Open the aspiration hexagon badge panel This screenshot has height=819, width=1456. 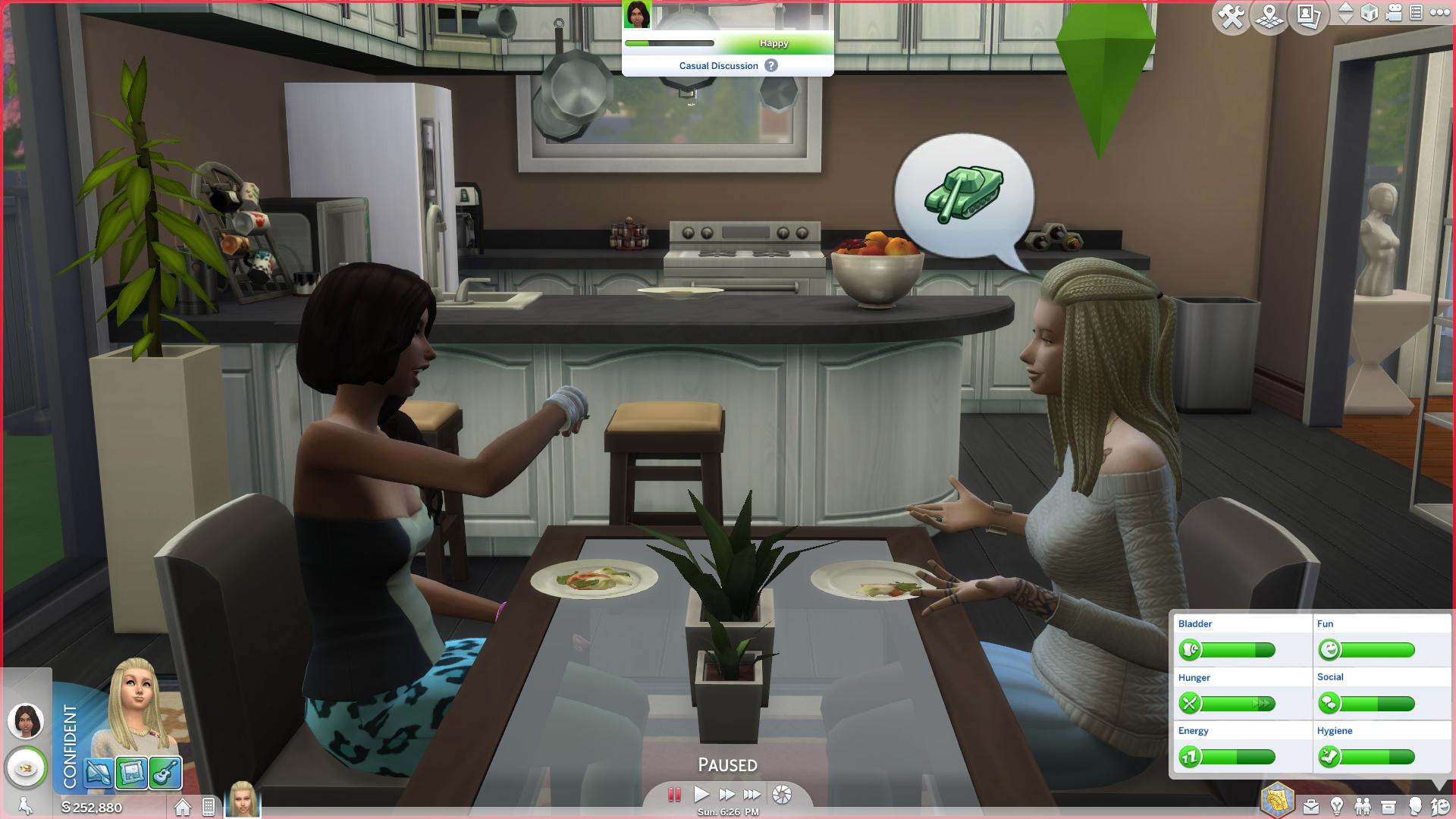coord(1278,801)
